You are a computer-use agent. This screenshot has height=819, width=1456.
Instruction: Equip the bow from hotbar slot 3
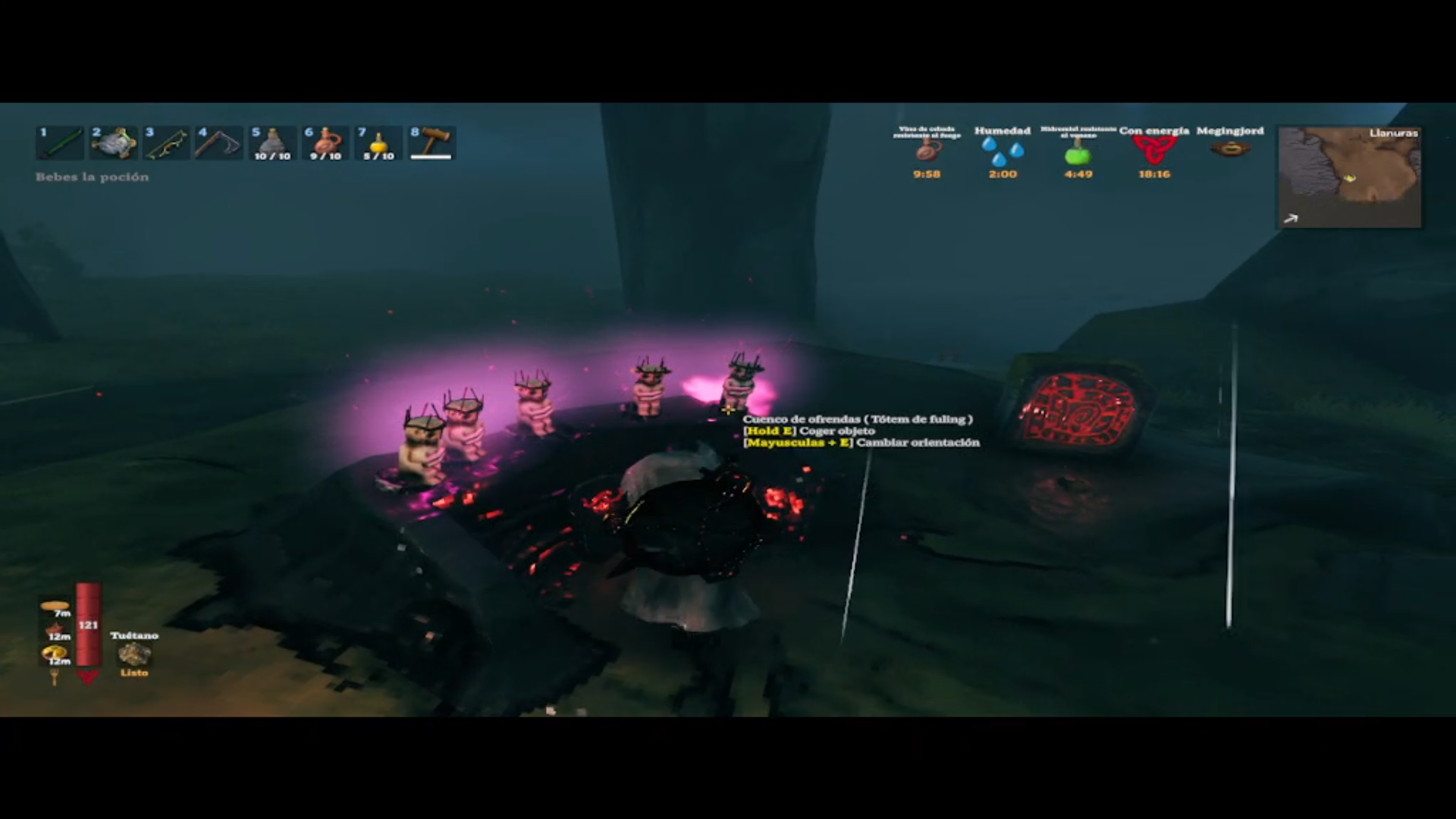point(167,143)
